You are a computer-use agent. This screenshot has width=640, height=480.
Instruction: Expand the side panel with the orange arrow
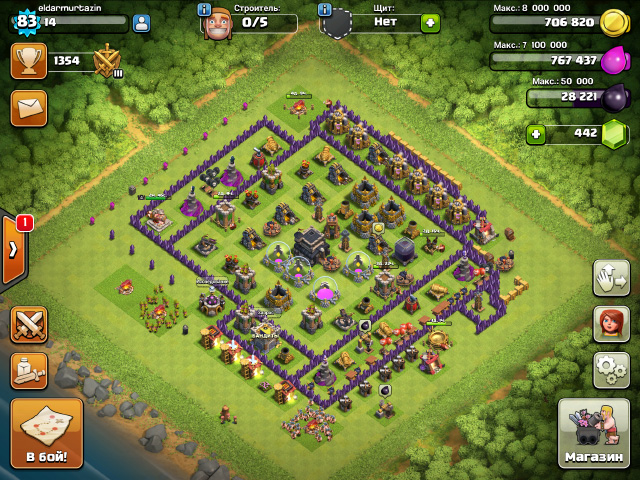coord(12,250)
